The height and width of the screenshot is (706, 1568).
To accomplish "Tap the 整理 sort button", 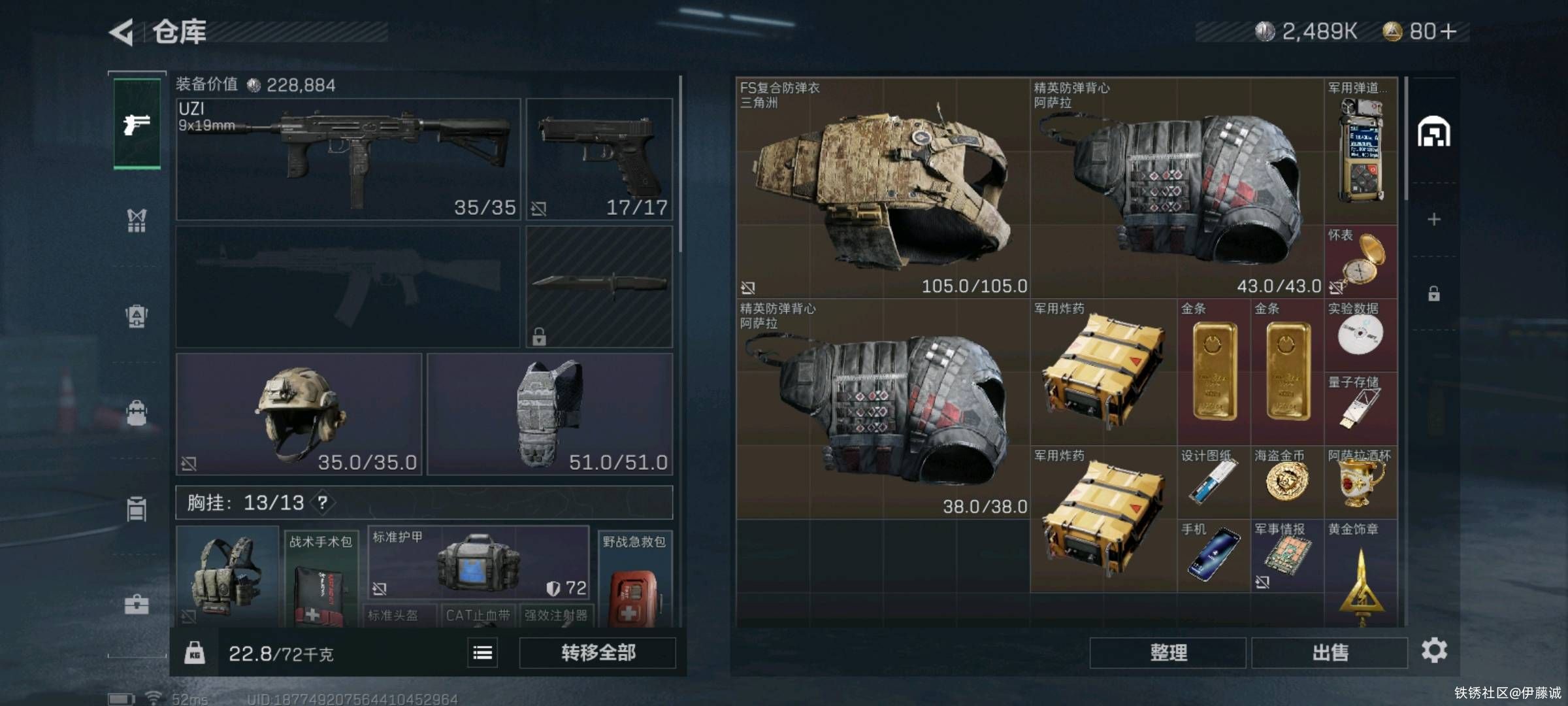I will tap(1168, 652).
